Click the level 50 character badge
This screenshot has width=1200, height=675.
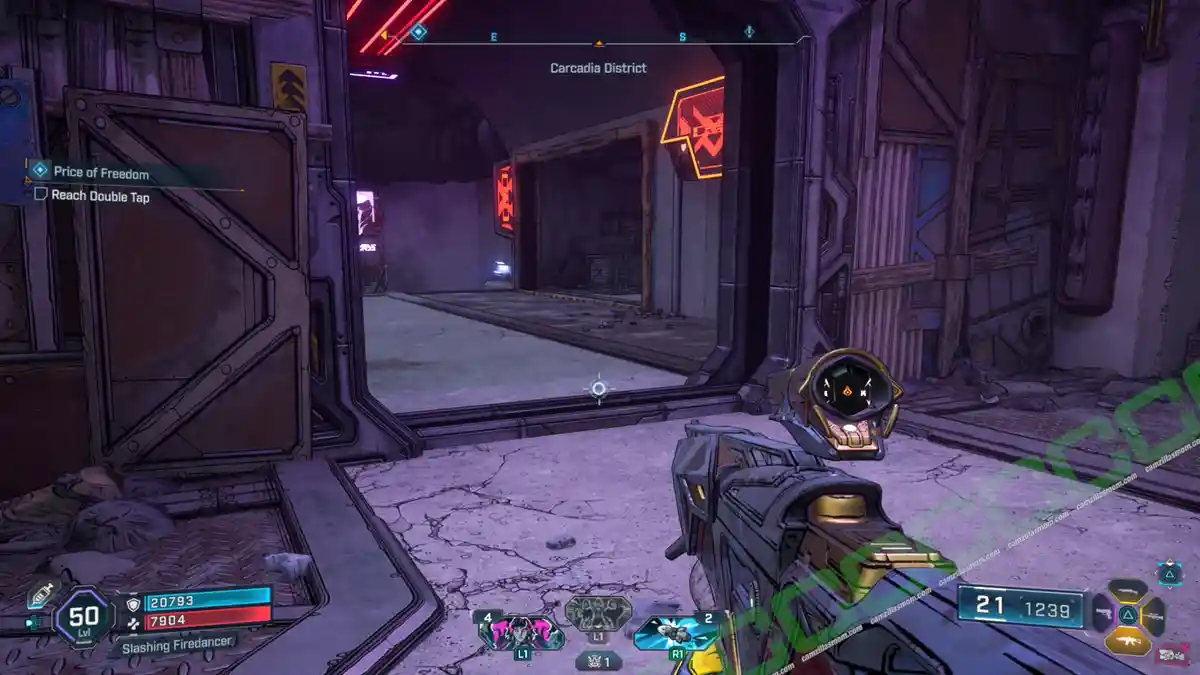tap(84, 616)
